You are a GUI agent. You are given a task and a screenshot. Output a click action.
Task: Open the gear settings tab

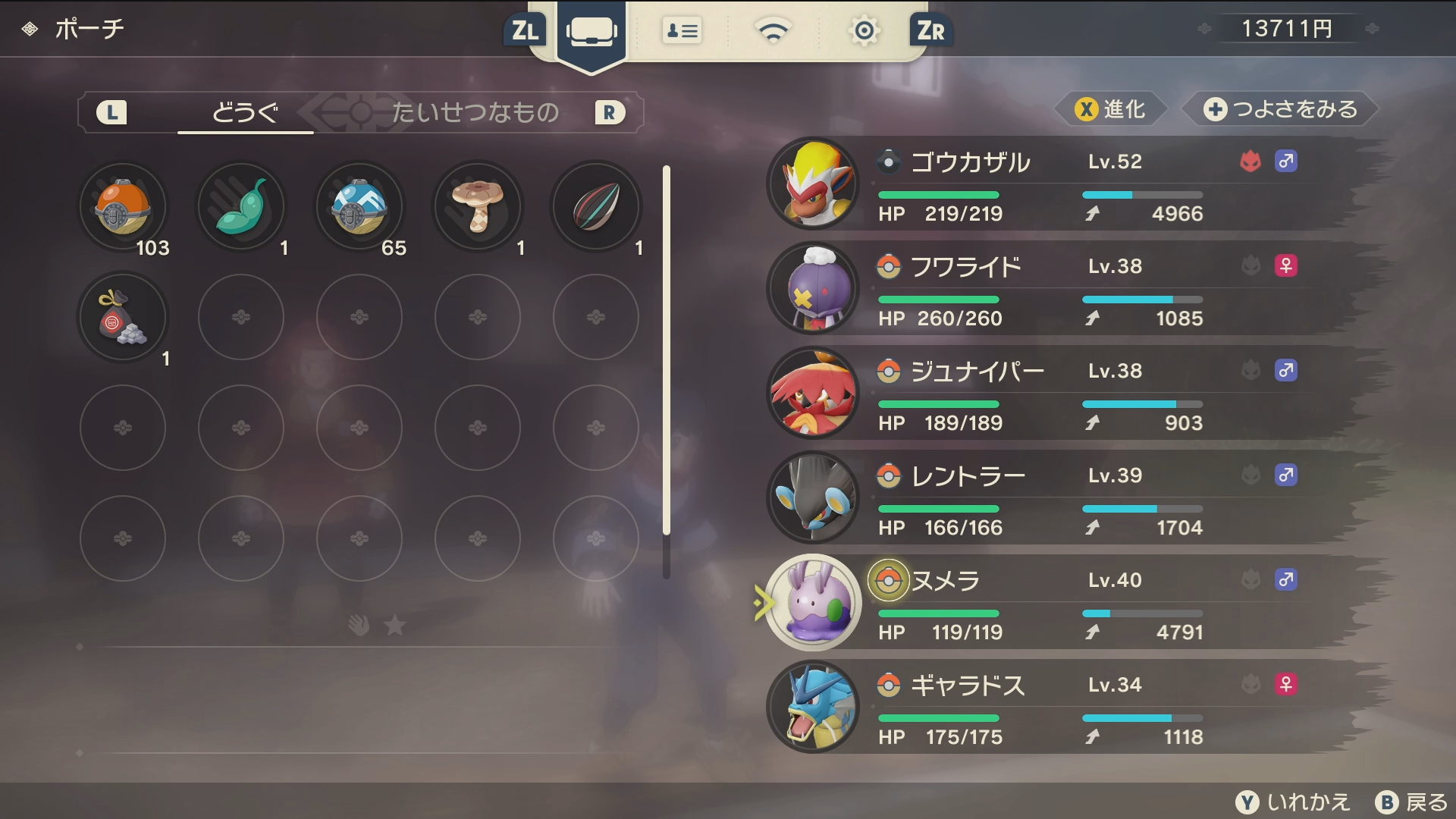(x=864, y=32)
